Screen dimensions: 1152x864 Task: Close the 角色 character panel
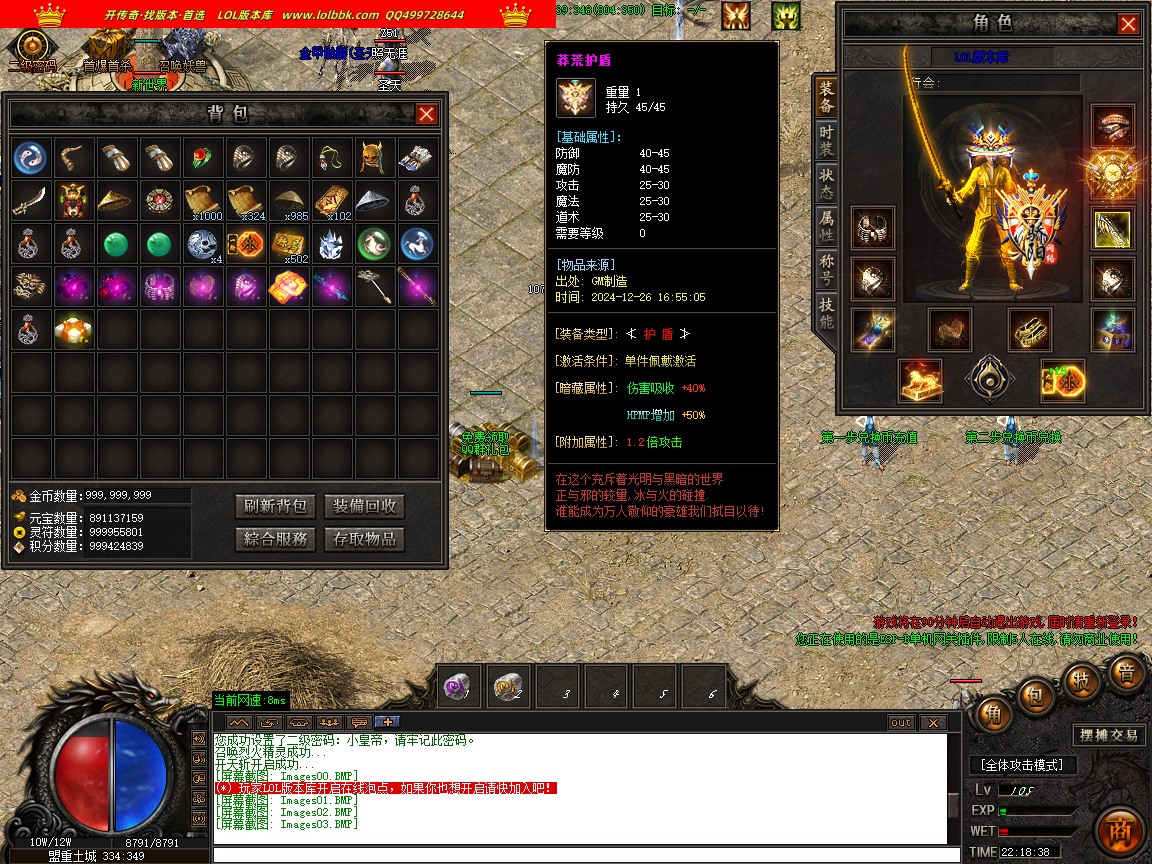coord(1128,24)
